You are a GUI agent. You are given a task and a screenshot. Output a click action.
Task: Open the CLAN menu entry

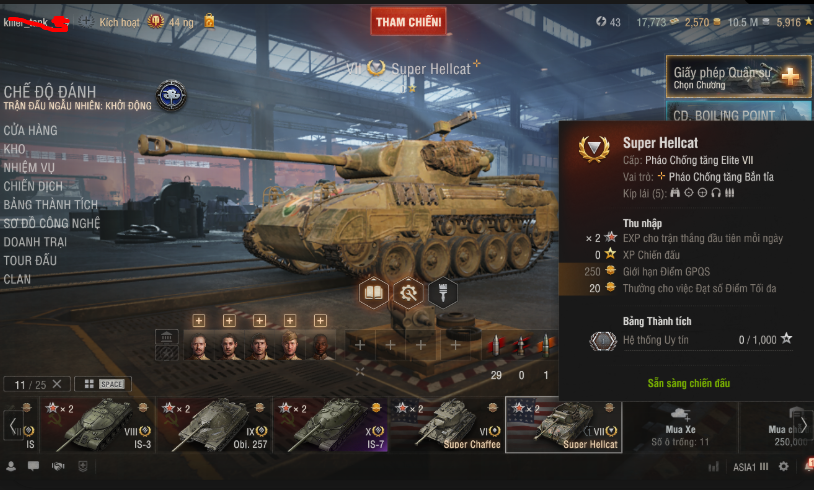(x=18, y=279)
